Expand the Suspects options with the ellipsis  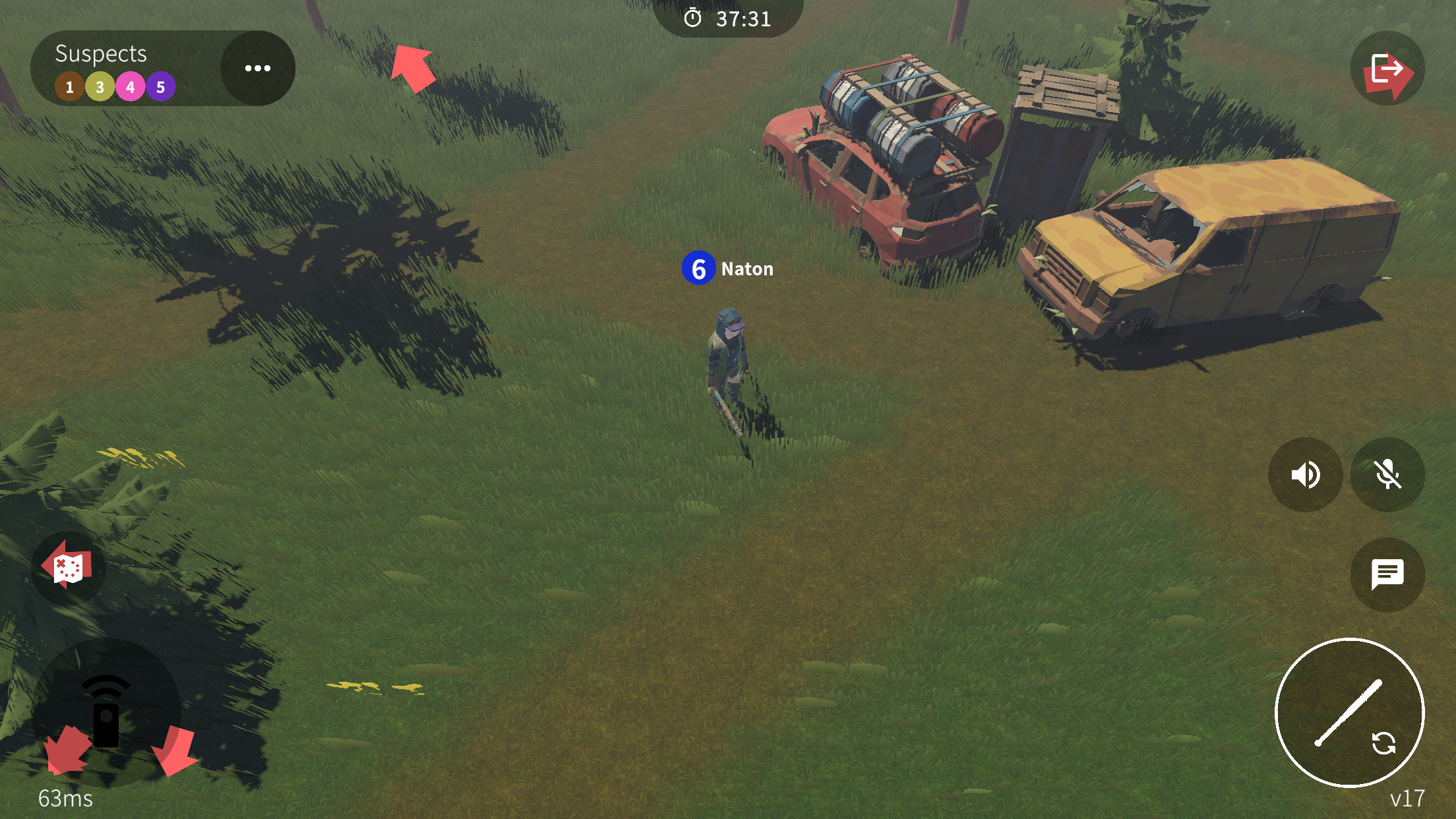[257, 67]
